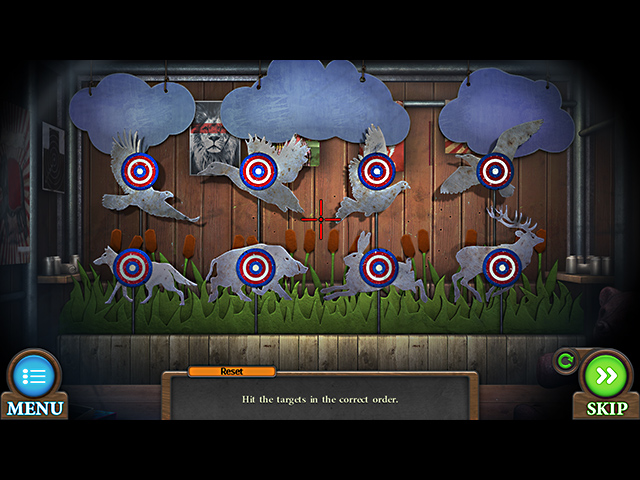
Task: Skip the shooting gallery puzzle
Action: (x=606, y=376)
